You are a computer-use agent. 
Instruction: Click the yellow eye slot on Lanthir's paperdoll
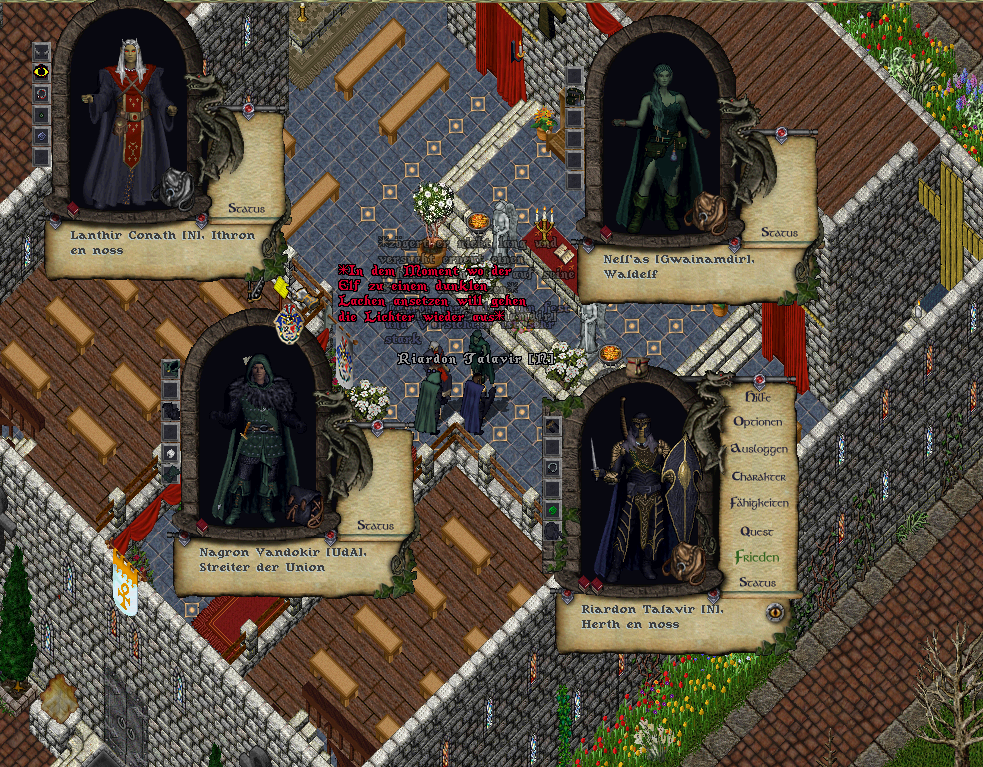[x=41, y=71]
